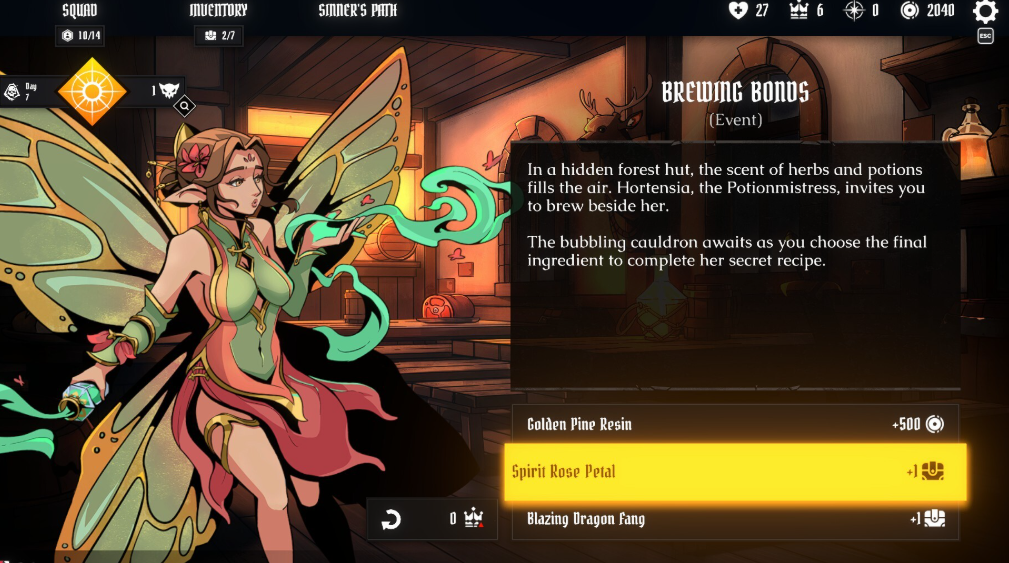
Task: Click the reroll arrow button
Action: [x=391, y=519]
